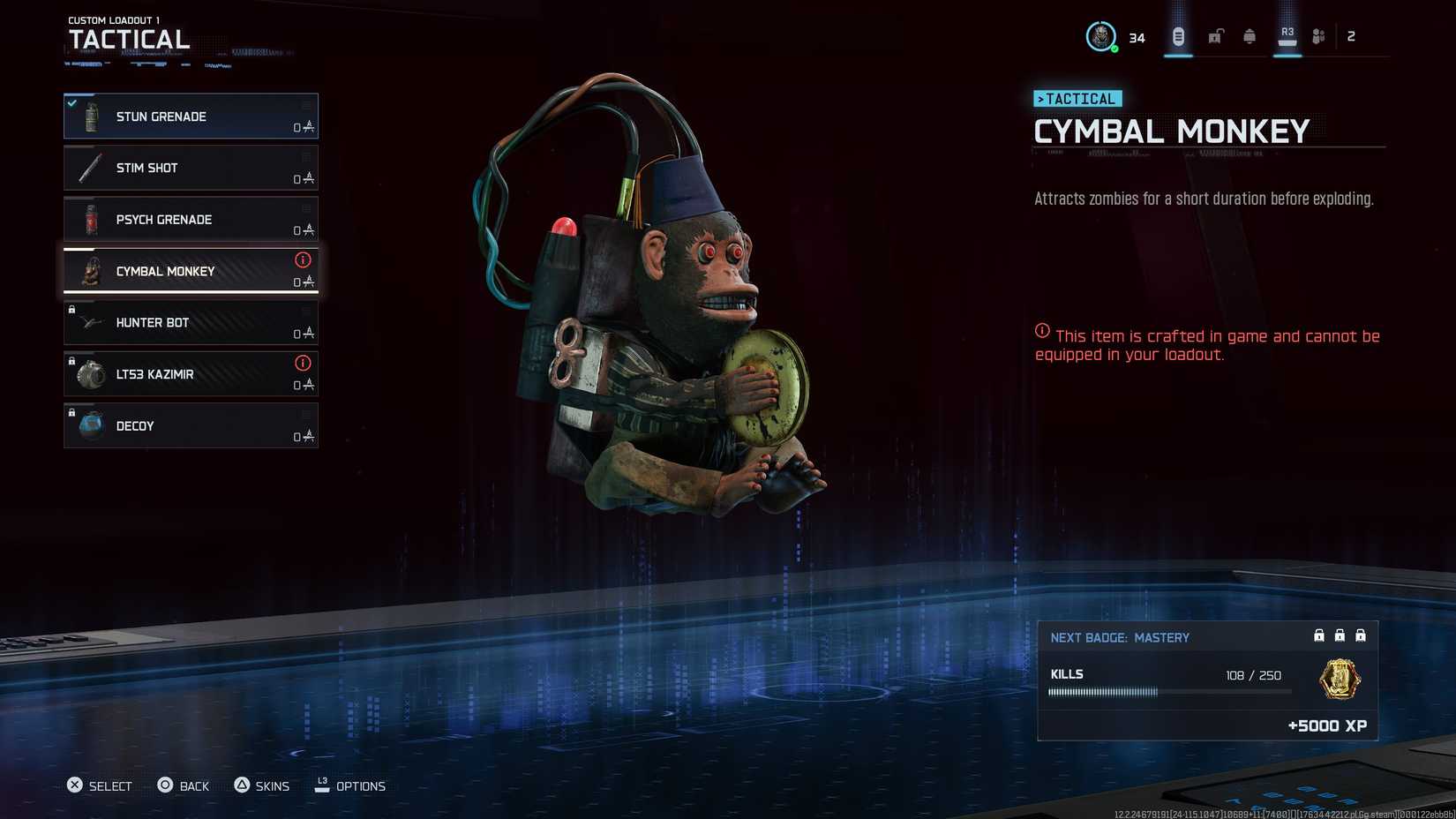The height and width of the screenshot is (819, 1456).
Task: Open the player rank emblem showing 34
Action: (x=1100, y=36)
